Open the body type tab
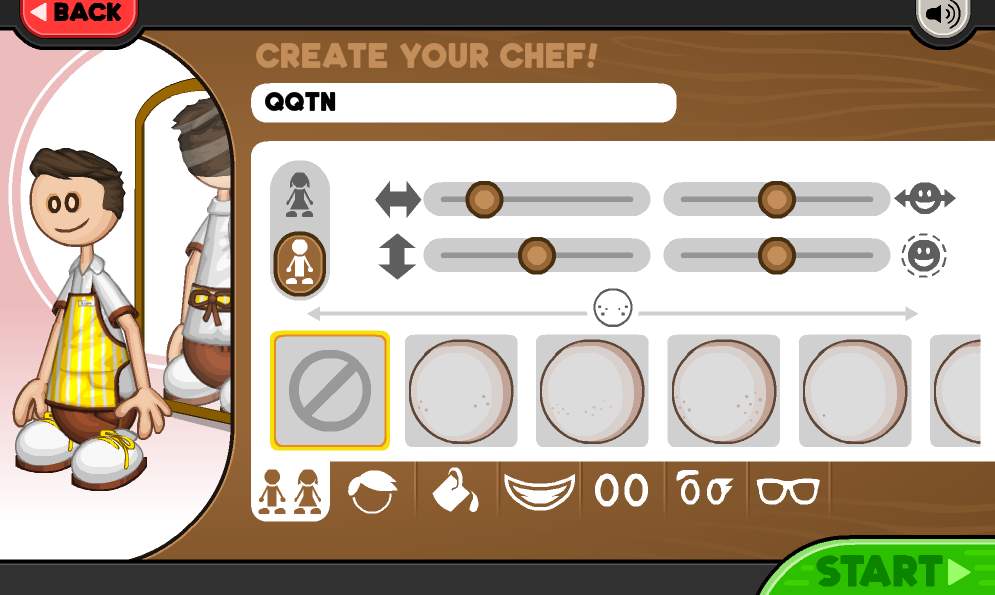The image size is (995, 595). click(289, 492)
